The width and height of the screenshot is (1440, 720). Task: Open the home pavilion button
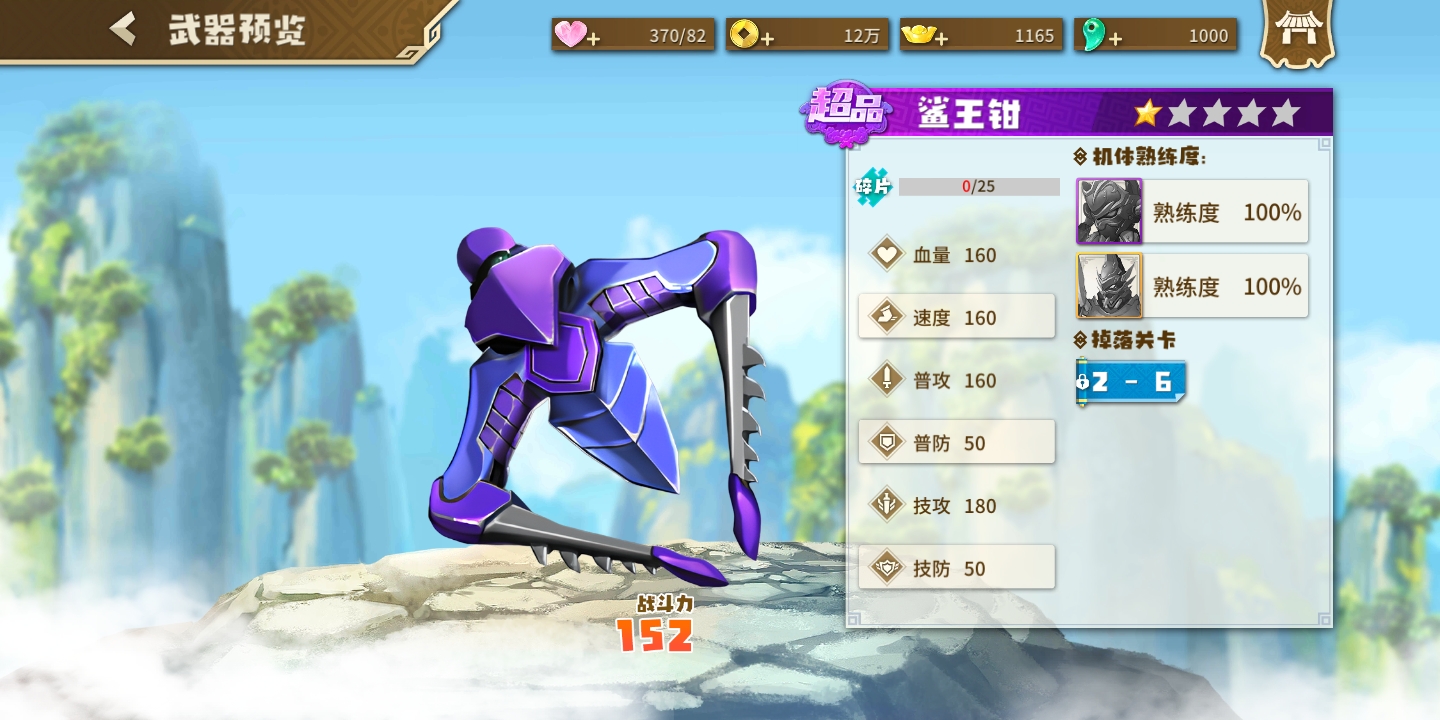pyautogui.click(x=1297, y=33)
